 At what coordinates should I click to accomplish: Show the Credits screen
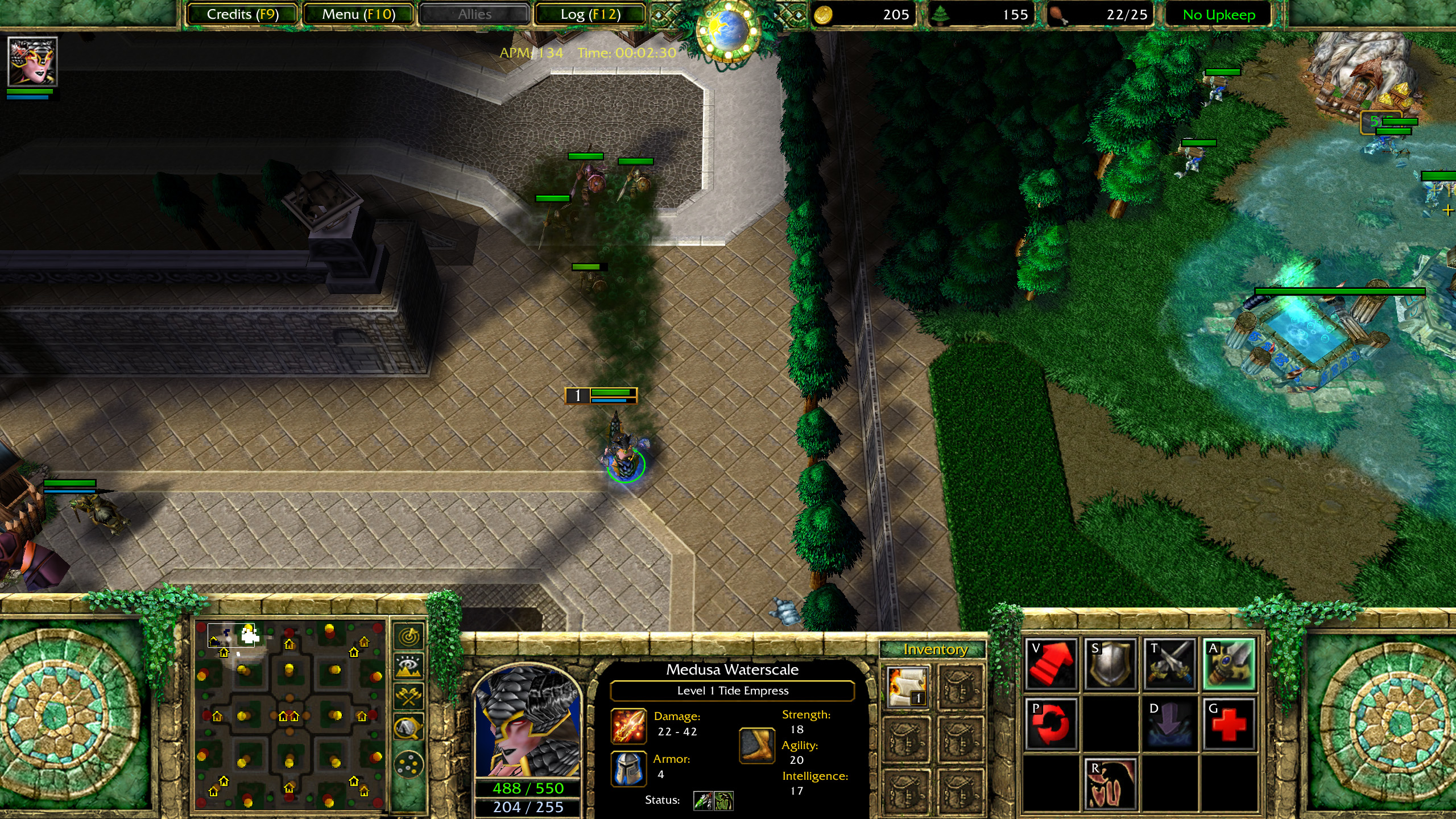pyautogui.click(x=241, y=14)
